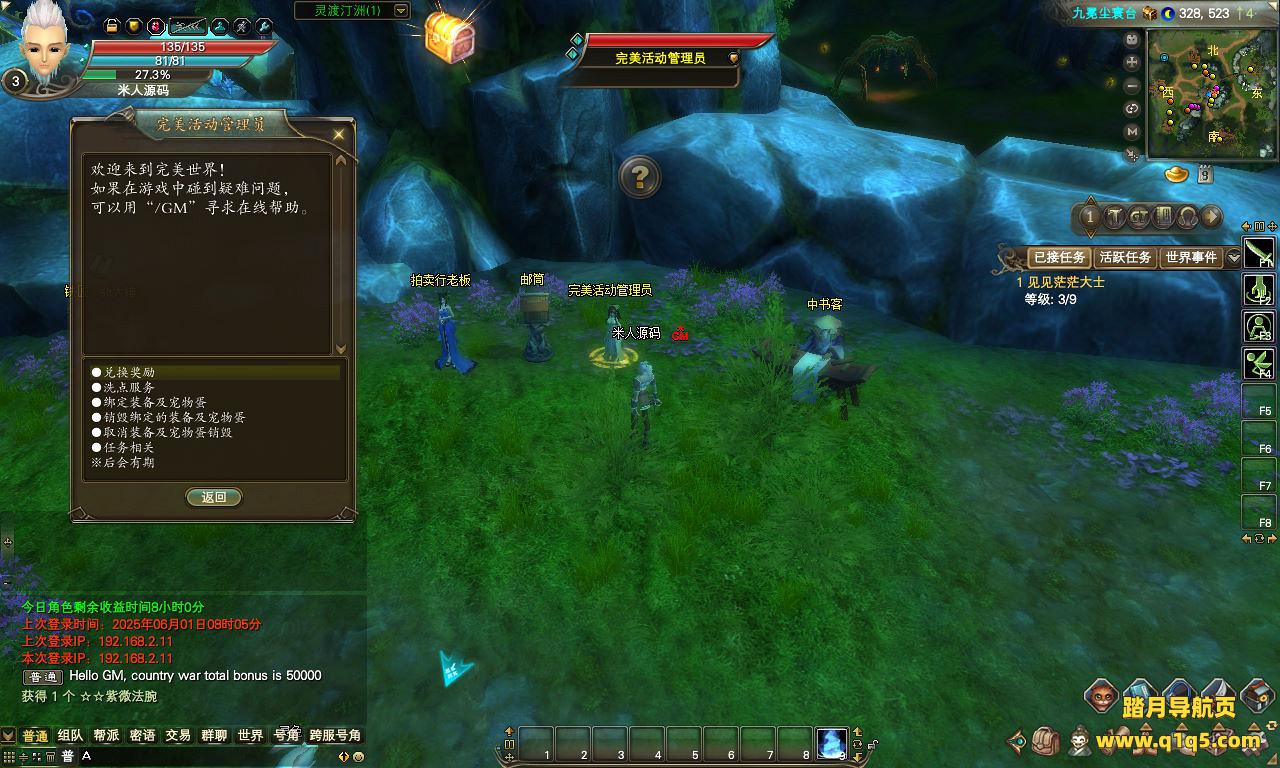The height and width of the screenshot is (768, 1280).
Task: Choose the 兑换奖励 dialogue option
Action: tap(129, 372)
